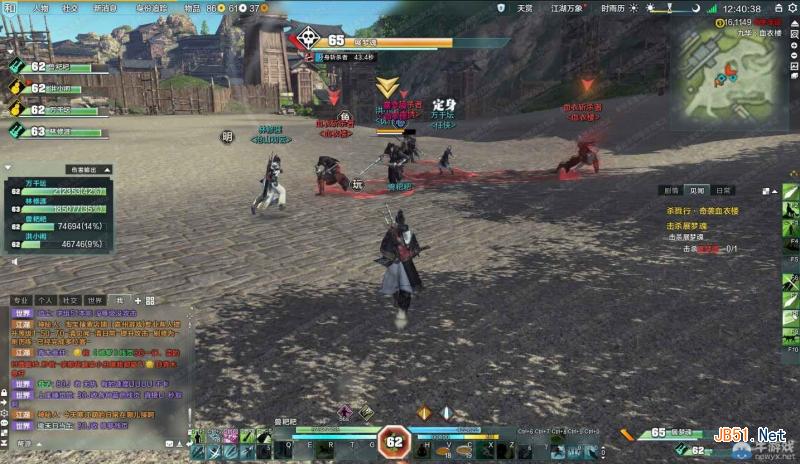The height and width of the screenshot is (464, 800).
Task: Select the 见闻 quest tracker tab
Action: tap(697, 190)
